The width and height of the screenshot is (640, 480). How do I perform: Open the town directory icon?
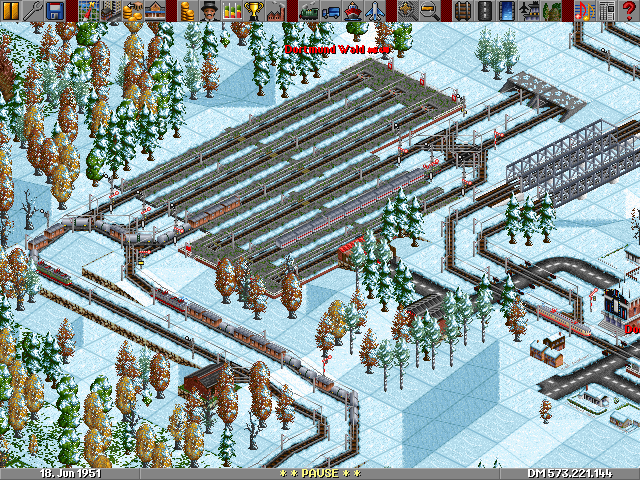(109, 10)
